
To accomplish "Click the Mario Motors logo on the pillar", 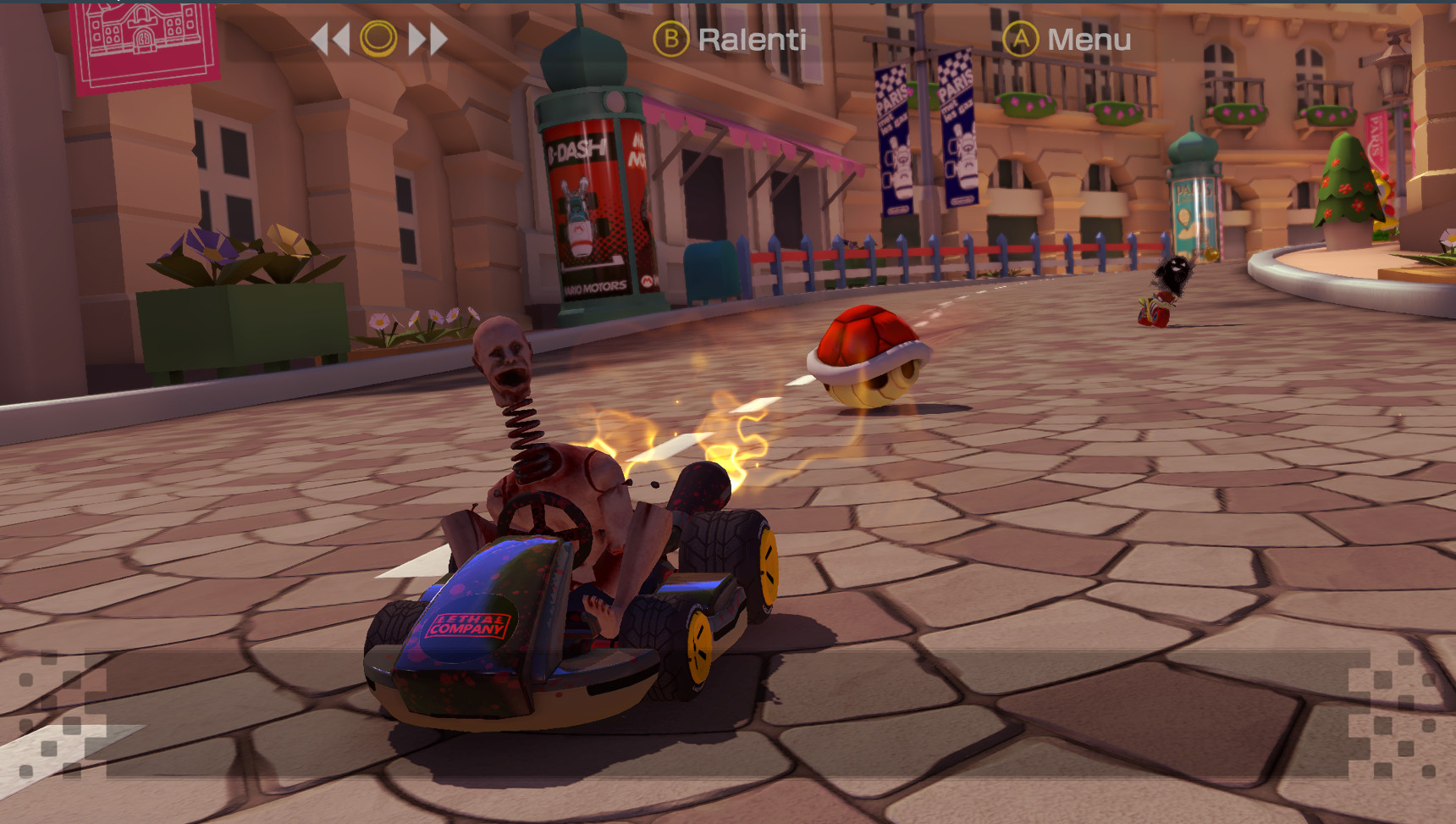I will (593, 285).
